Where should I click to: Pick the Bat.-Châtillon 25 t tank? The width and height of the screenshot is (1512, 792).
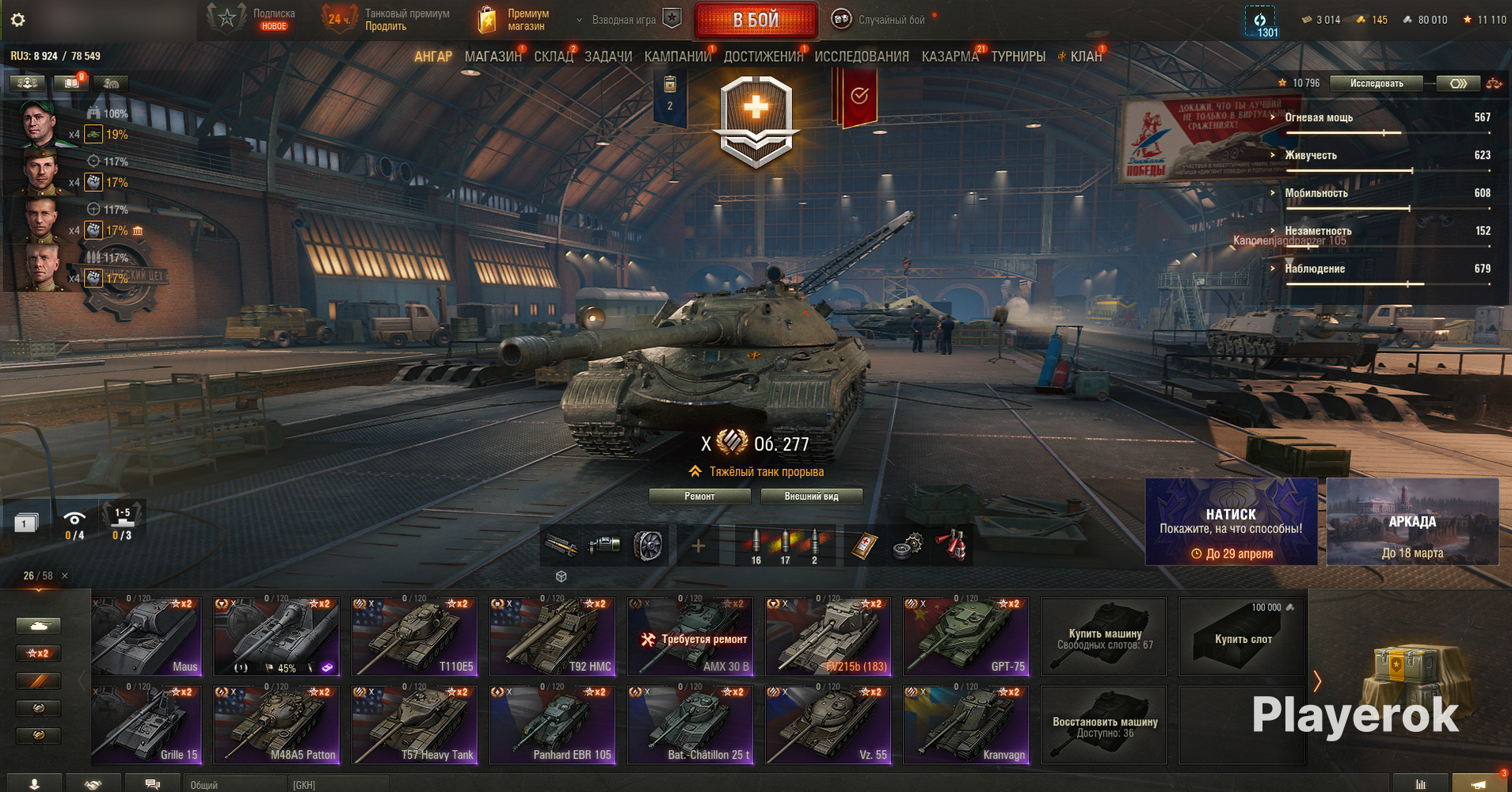[691, 725]
